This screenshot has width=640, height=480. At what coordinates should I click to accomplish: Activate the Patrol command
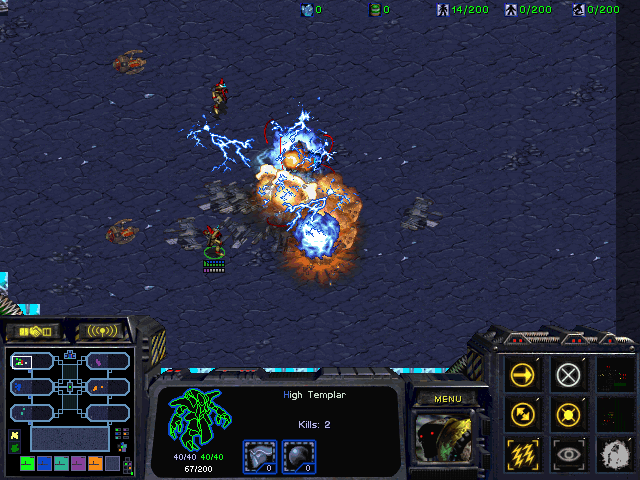click(x=522, y=413)
